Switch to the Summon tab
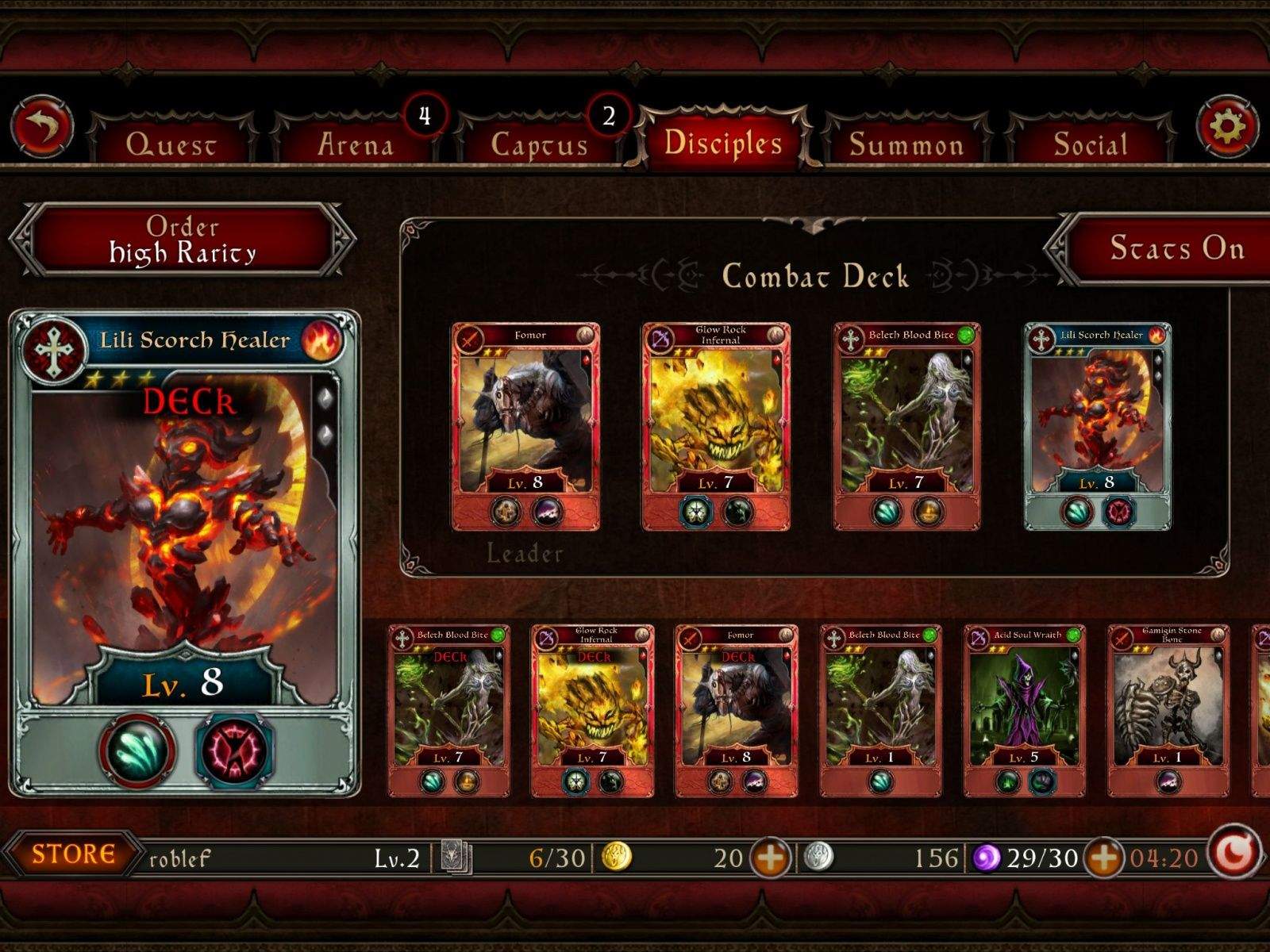The width and height of the screenshot is (1270, 952). point(906,144)
